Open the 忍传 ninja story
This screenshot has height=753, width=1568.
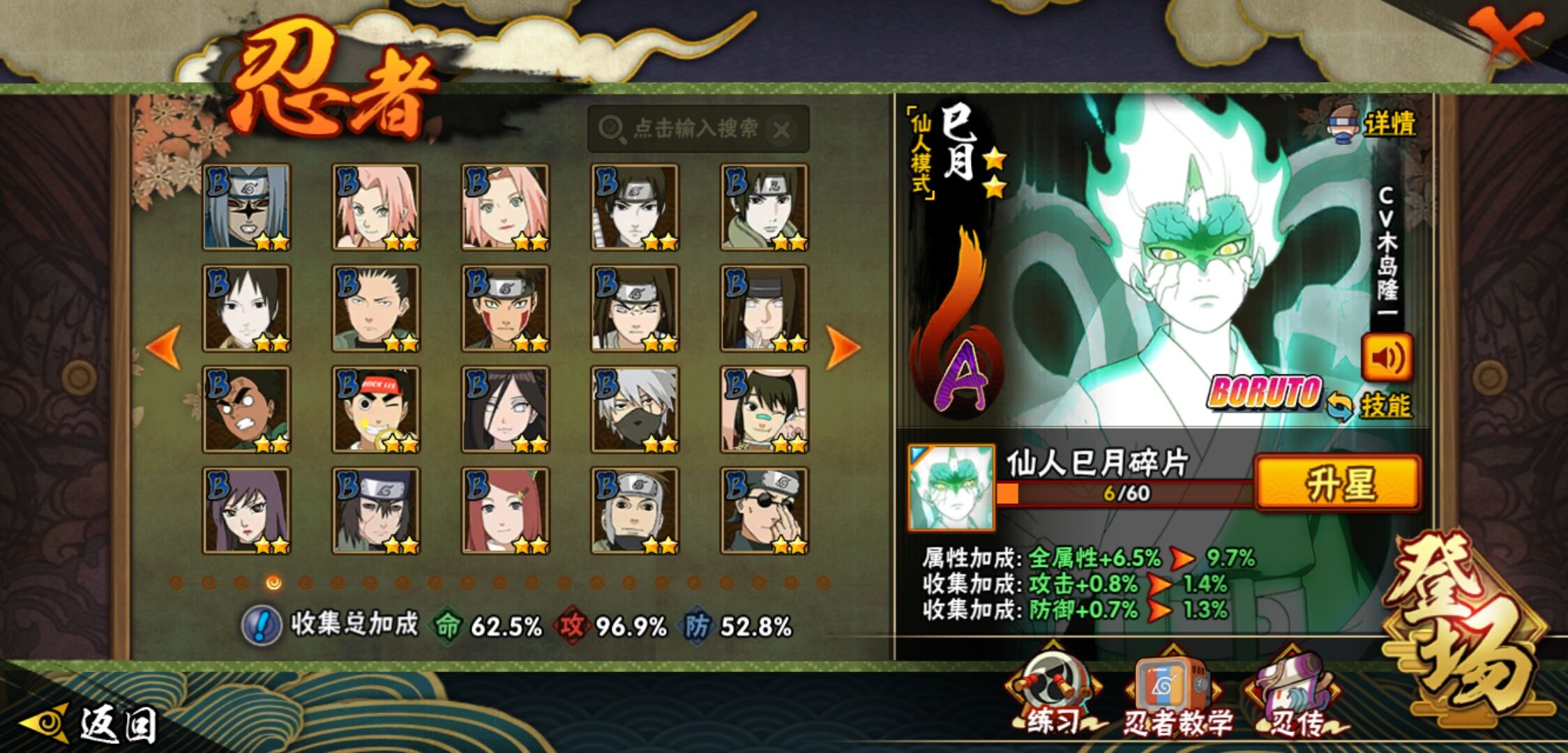pos(1296,697)
